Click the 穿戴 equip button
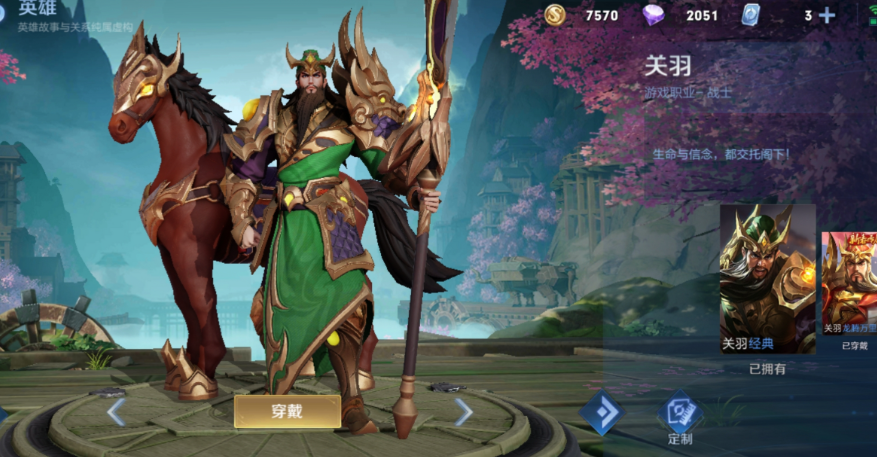Image resolution: width=877 pixels, height=457 pixels. 287,411
